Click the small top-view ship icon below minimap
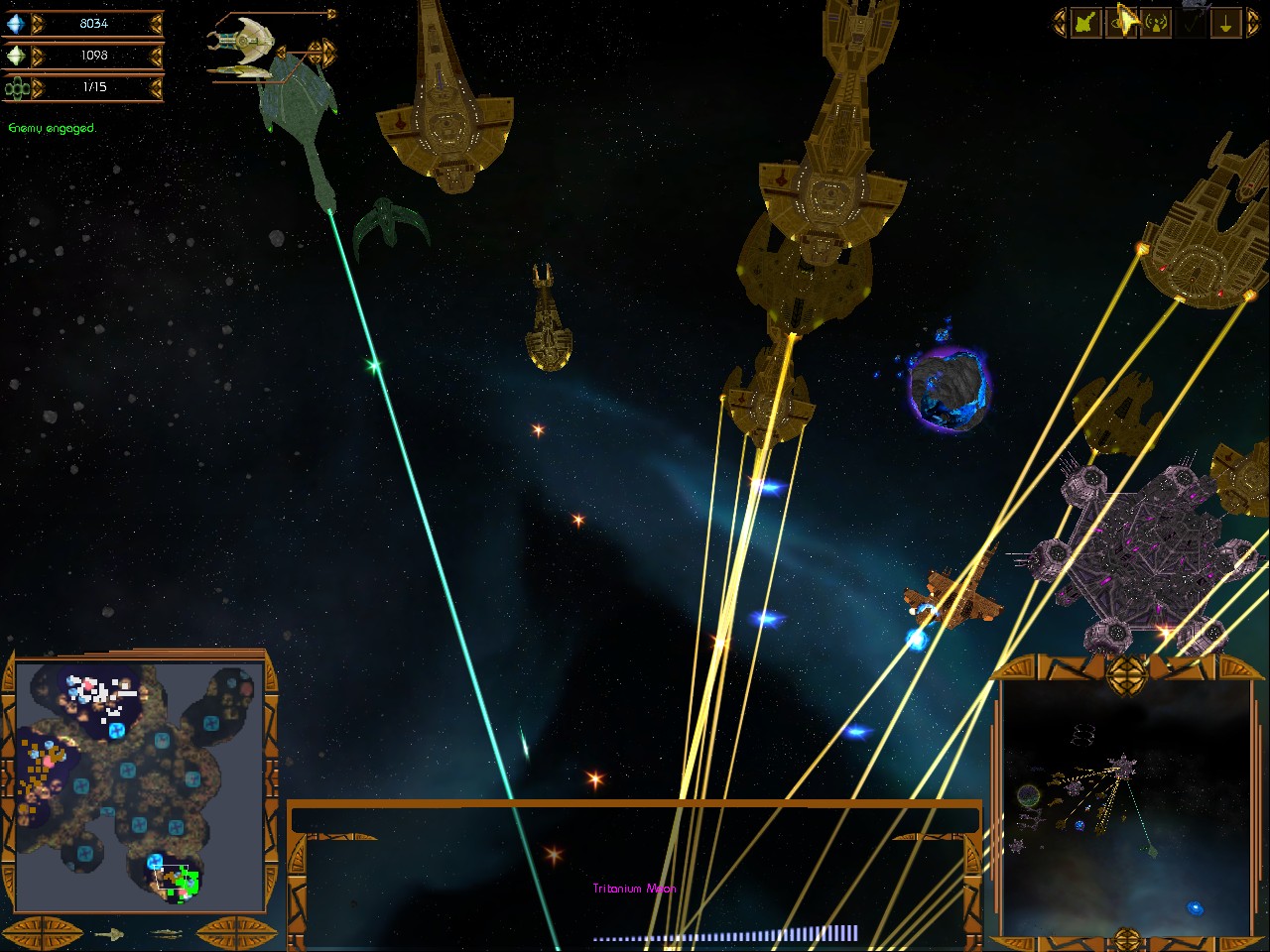1270x952 pixels. pos(109,934)
